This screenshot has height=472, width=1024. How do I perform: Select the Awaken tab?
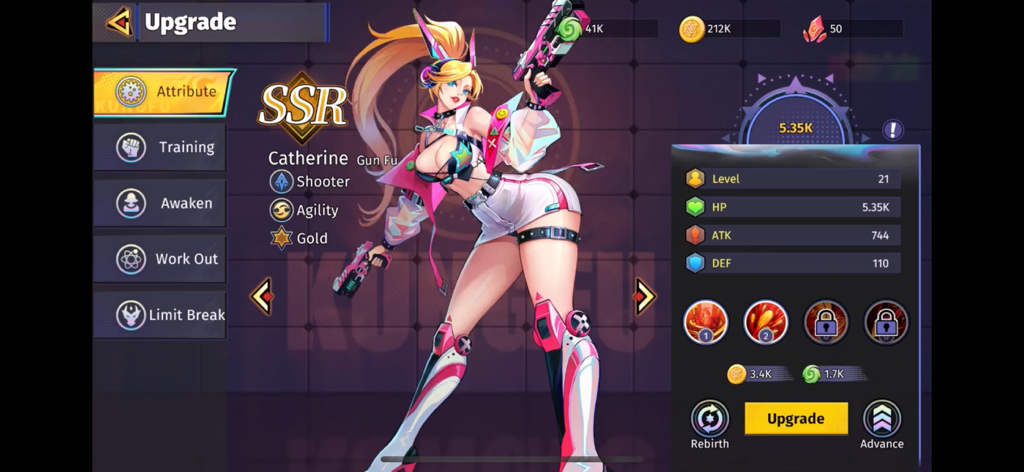coord(160,203)
